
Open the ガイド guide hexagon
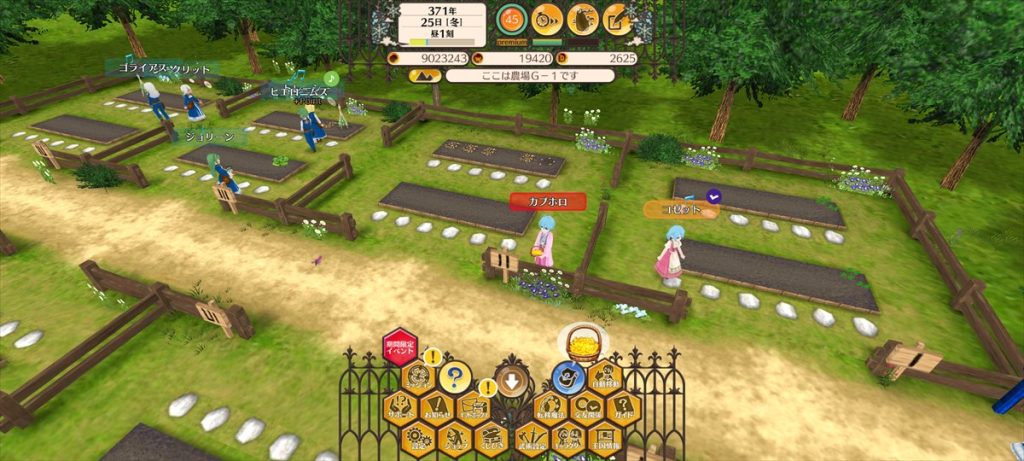(x=624, y=407)
